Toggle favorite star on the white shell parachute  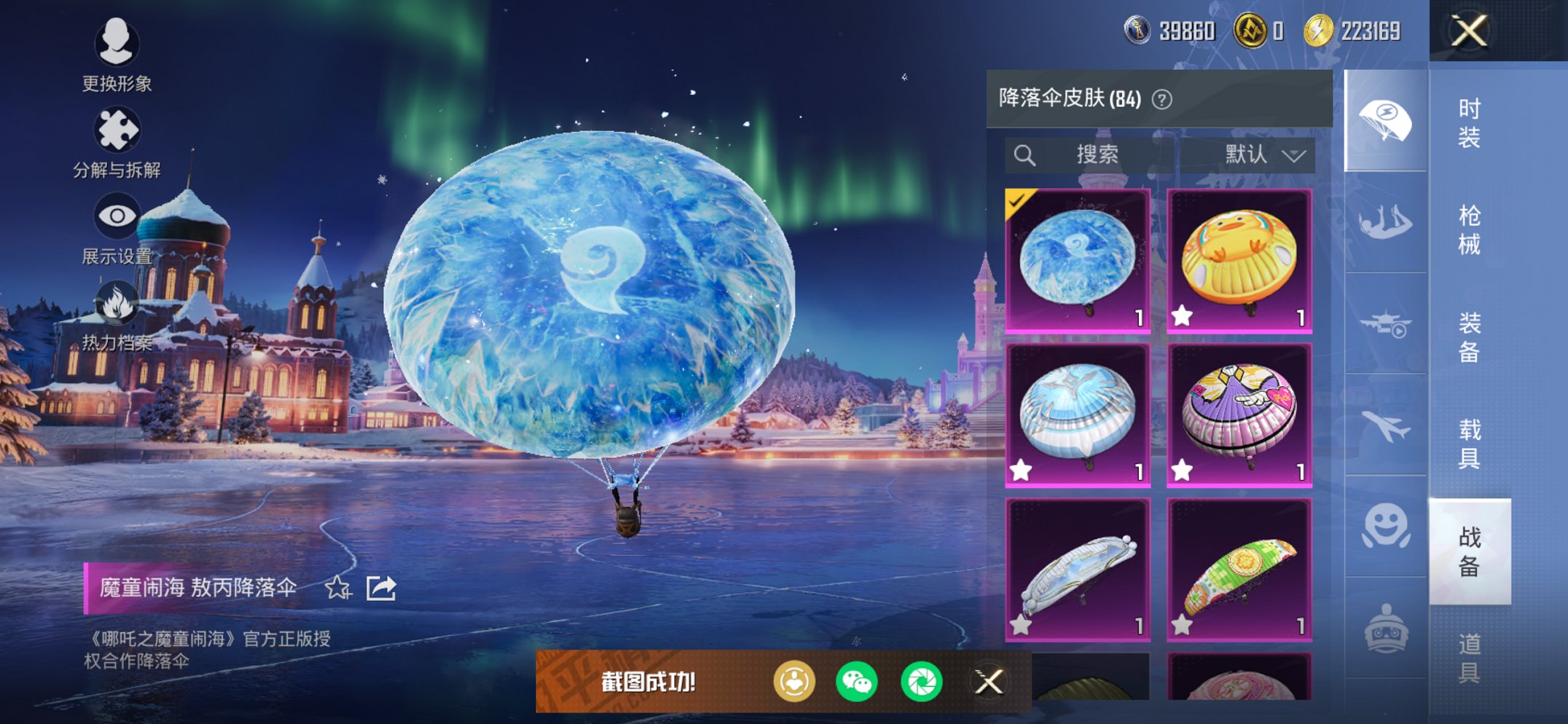1022,469
